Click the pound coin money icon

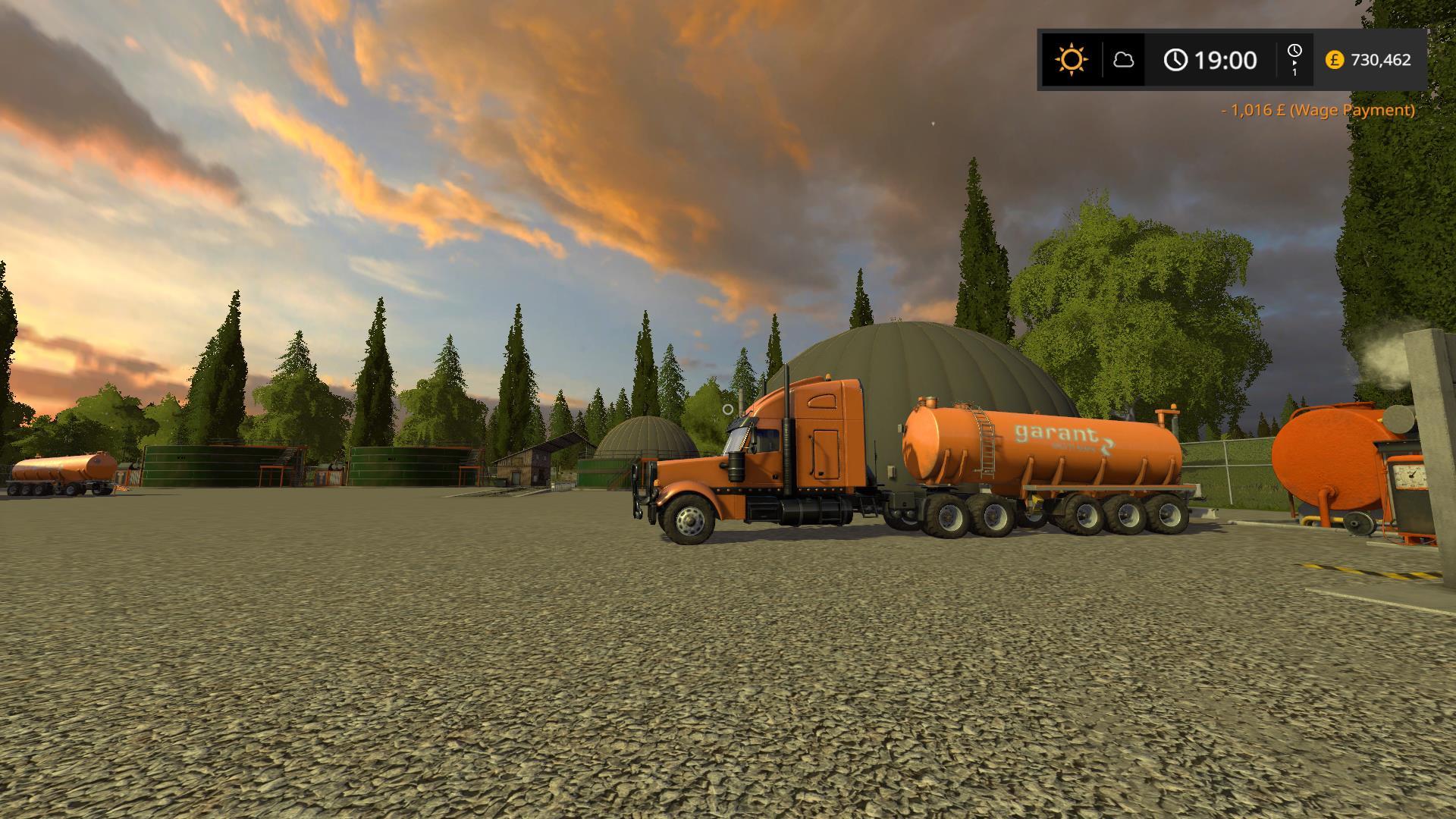point(1334,60)
